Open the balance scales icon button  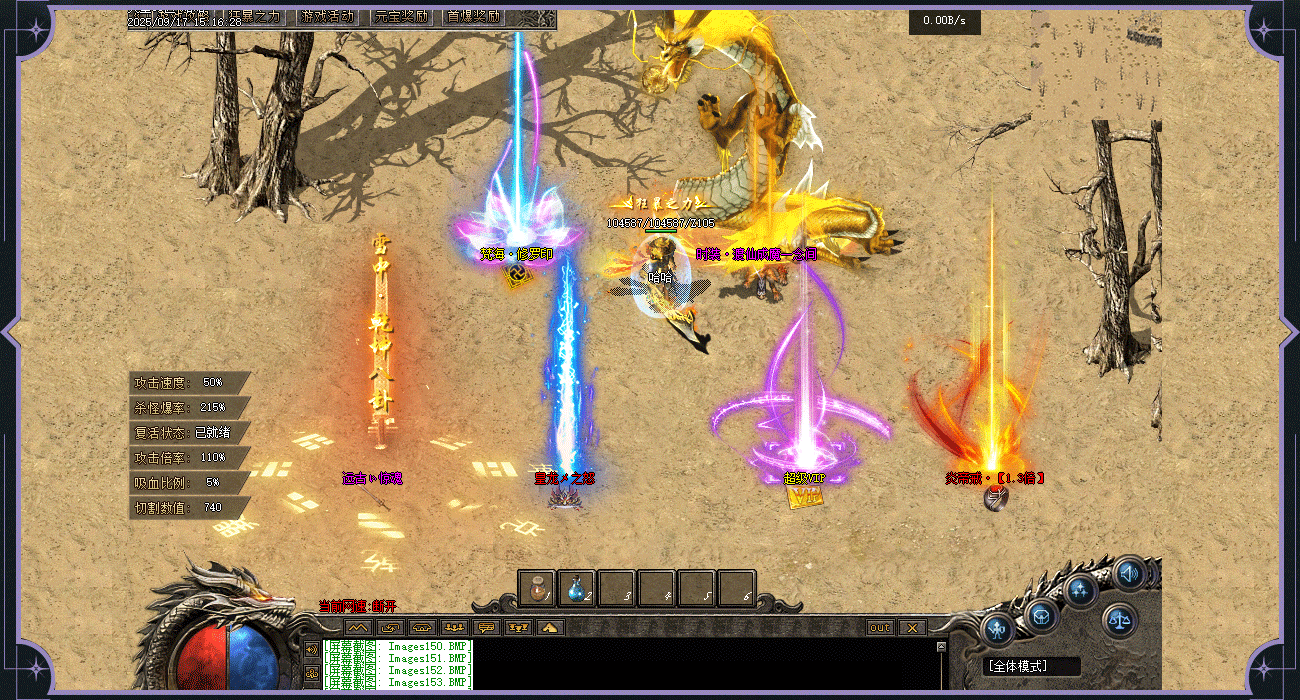[1120, 620]
